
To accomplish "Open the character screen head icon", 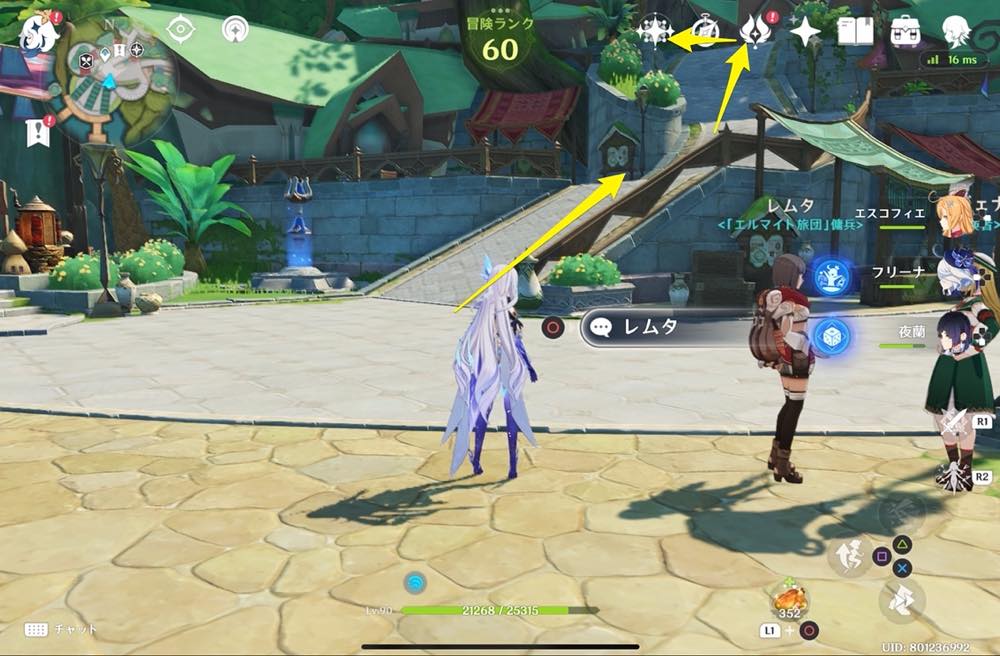I will coord(957,31).
